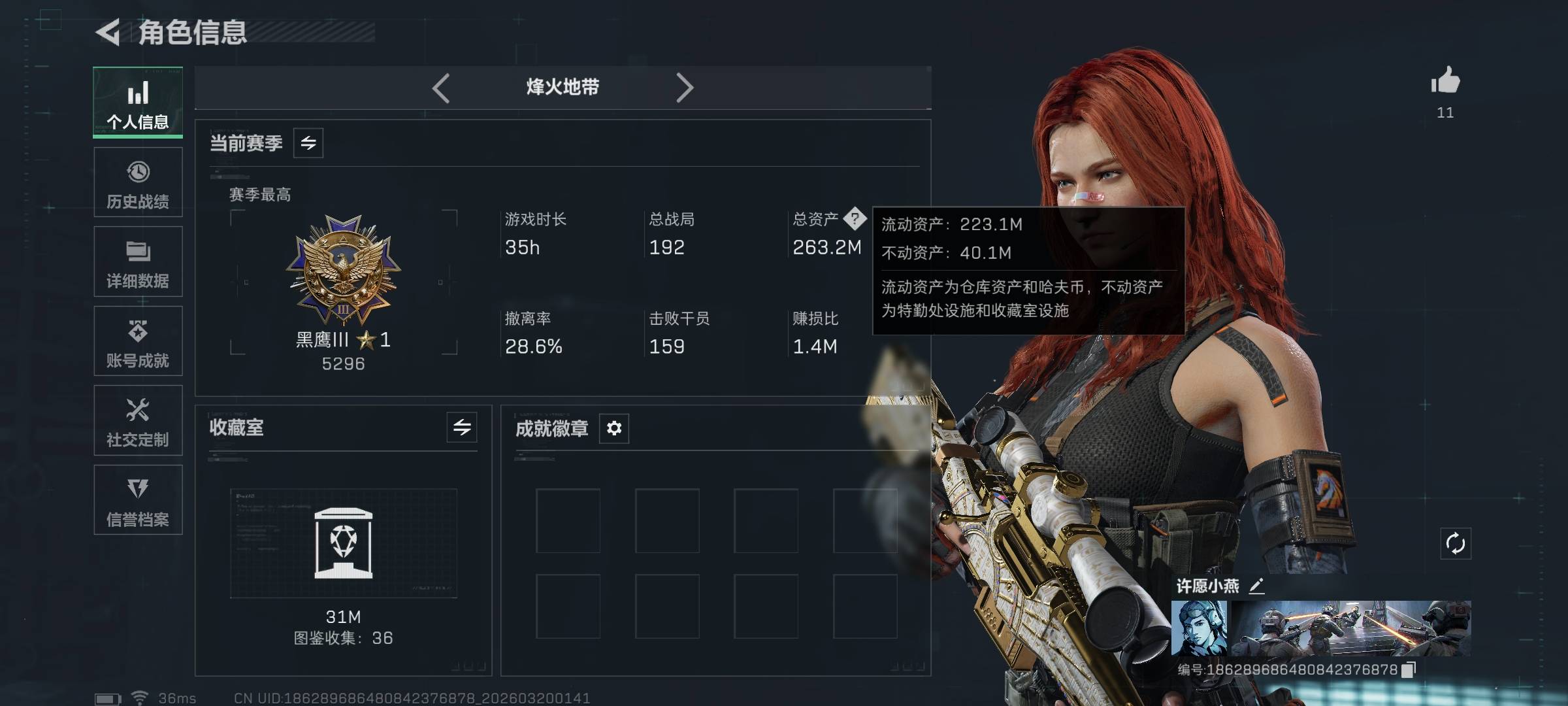The height and width of the screenshot is (706, 1568).
Task: Click the black eagle III rank badge
Action: [x=344, y=271]
